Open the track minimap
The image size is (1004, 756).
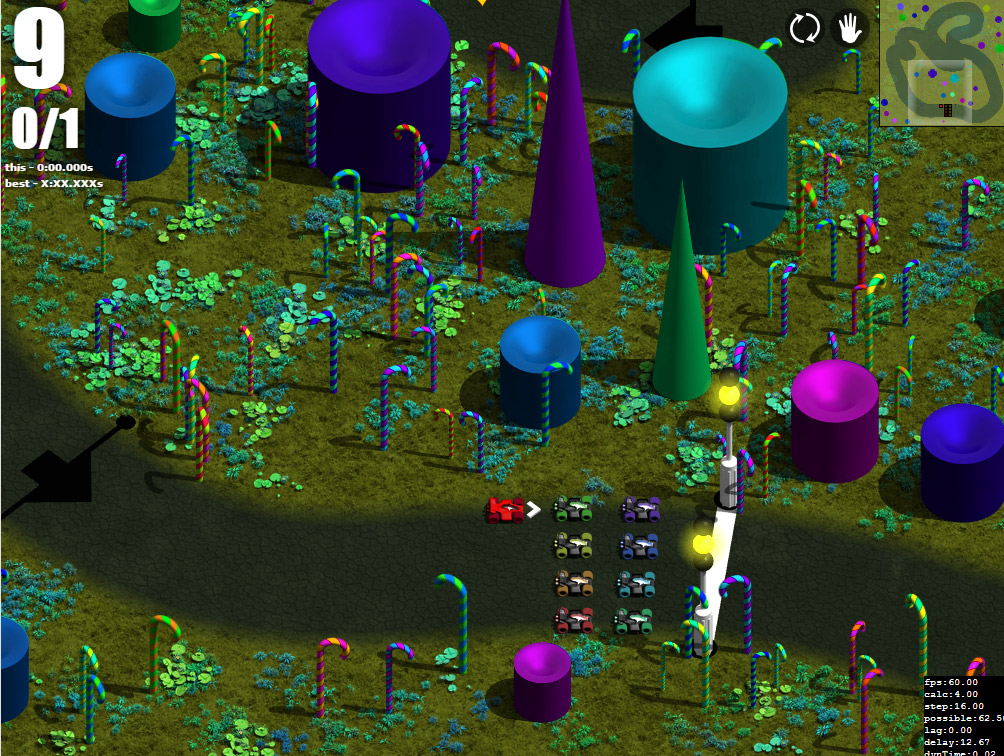point(941,62)
